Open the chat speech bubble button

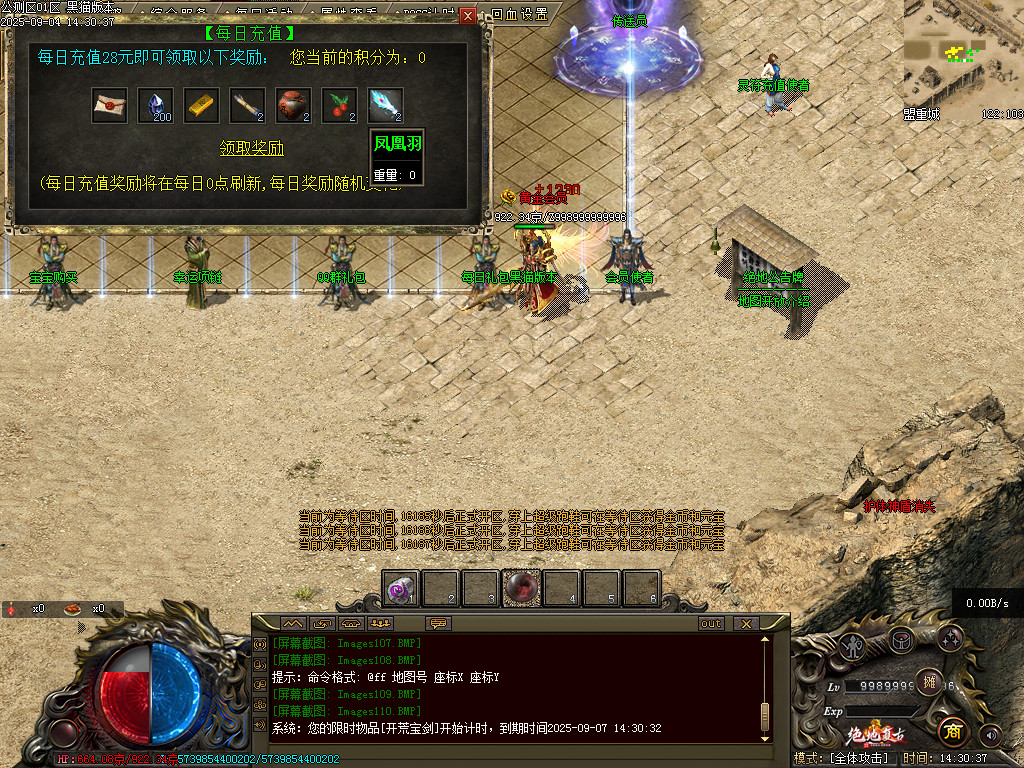(x=438, y=623)
